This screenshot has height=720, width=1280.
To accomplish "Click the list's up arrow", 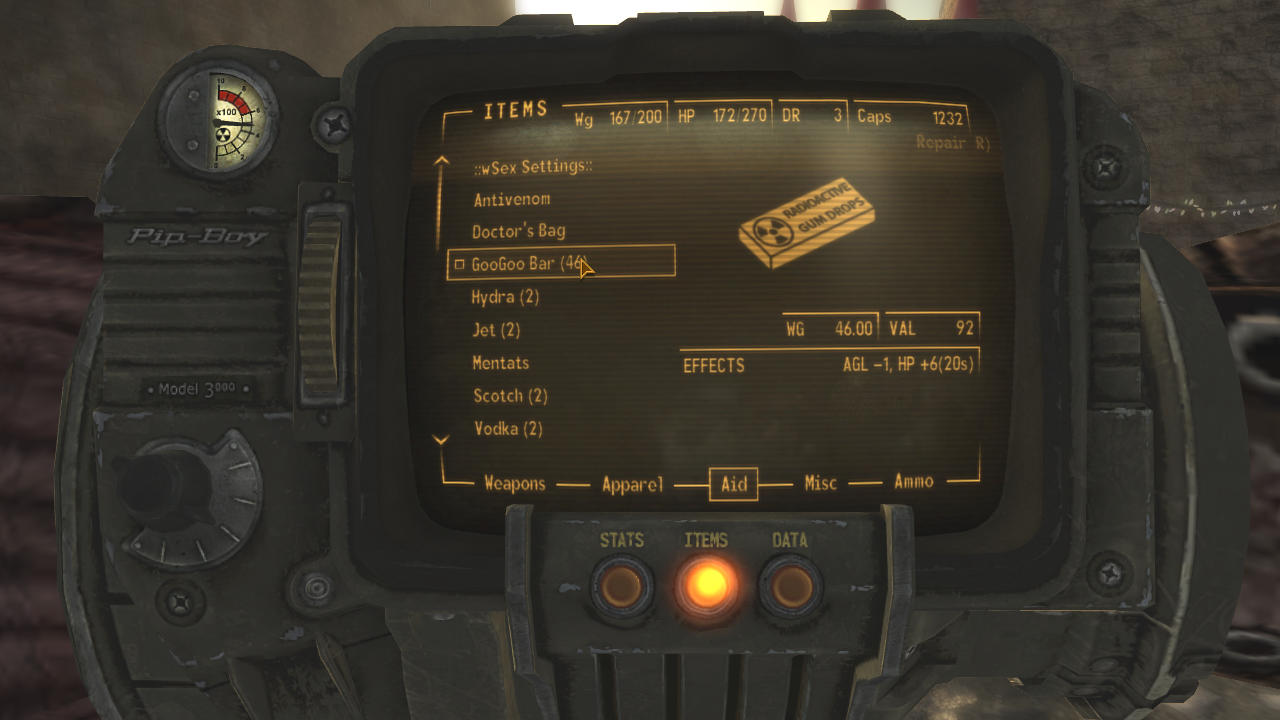I will coord(440,160).
